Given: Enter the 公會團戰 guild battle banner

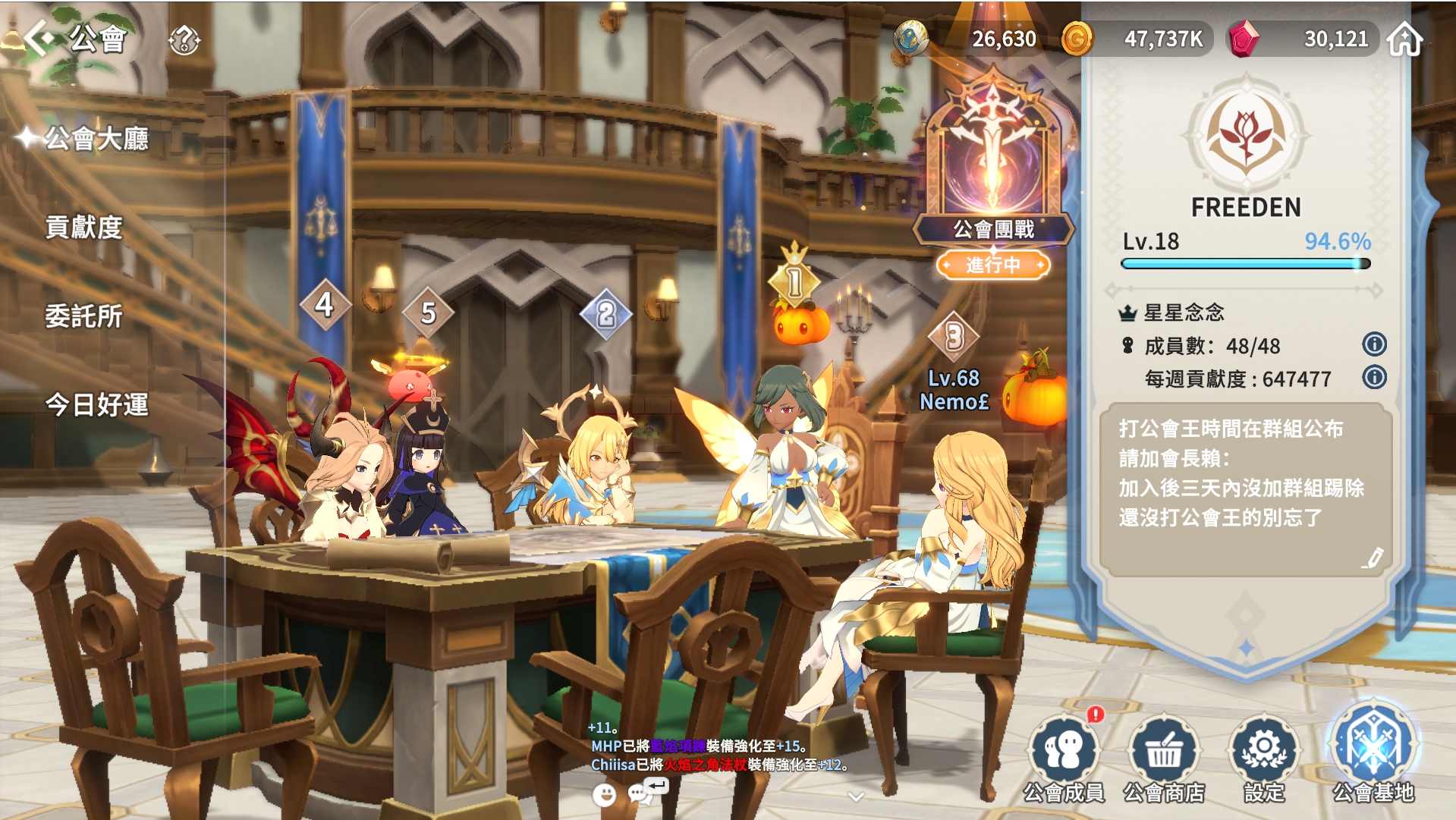Looking at the screenshot, I should (x=993, y=174).
